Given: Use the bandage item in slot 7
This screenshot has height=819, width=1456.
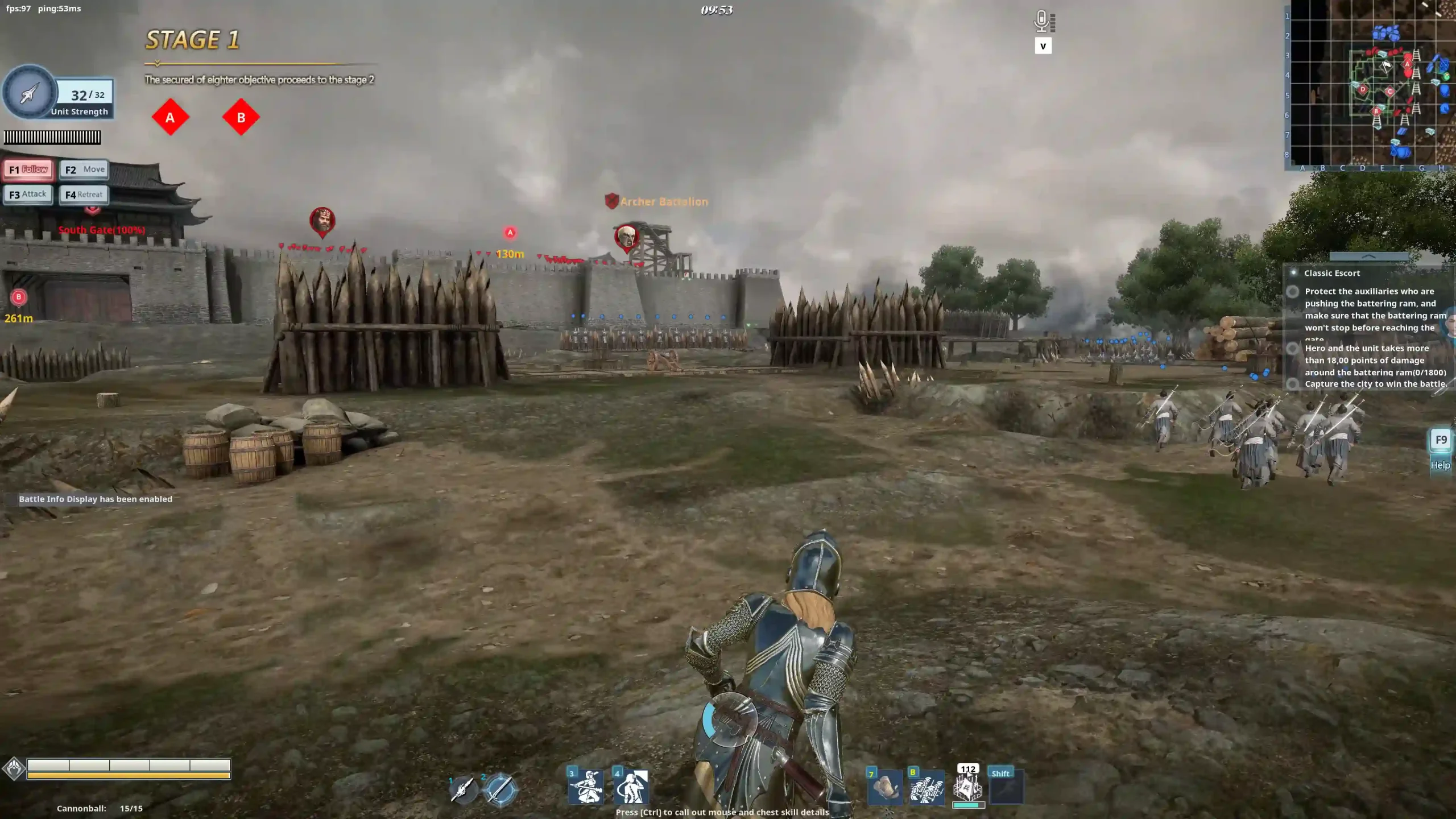Looking at the screenshot, I should click(884, 788).
